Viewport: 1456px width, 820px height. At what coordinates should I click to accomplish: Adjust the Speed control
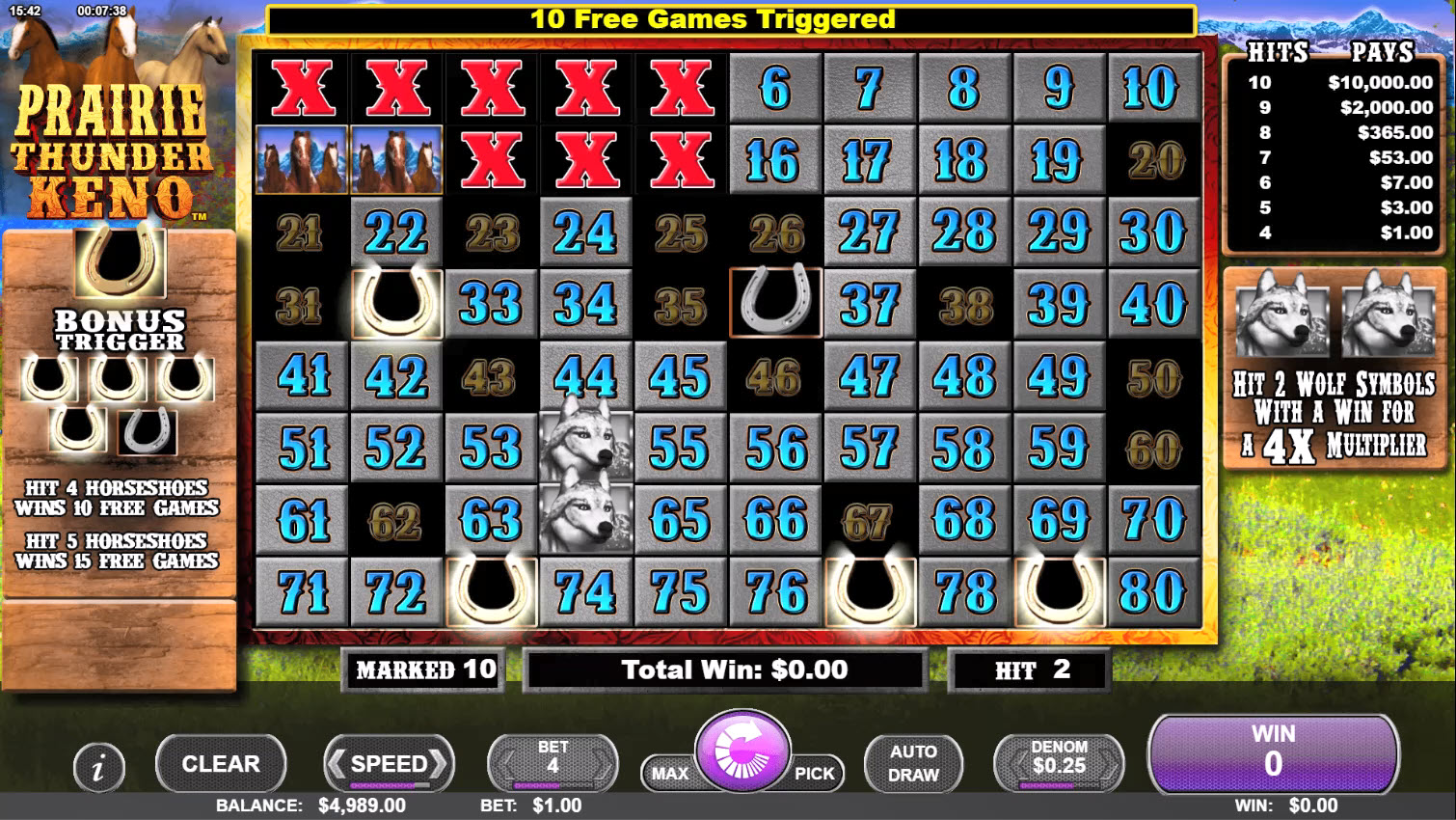(x=389, y=764)
